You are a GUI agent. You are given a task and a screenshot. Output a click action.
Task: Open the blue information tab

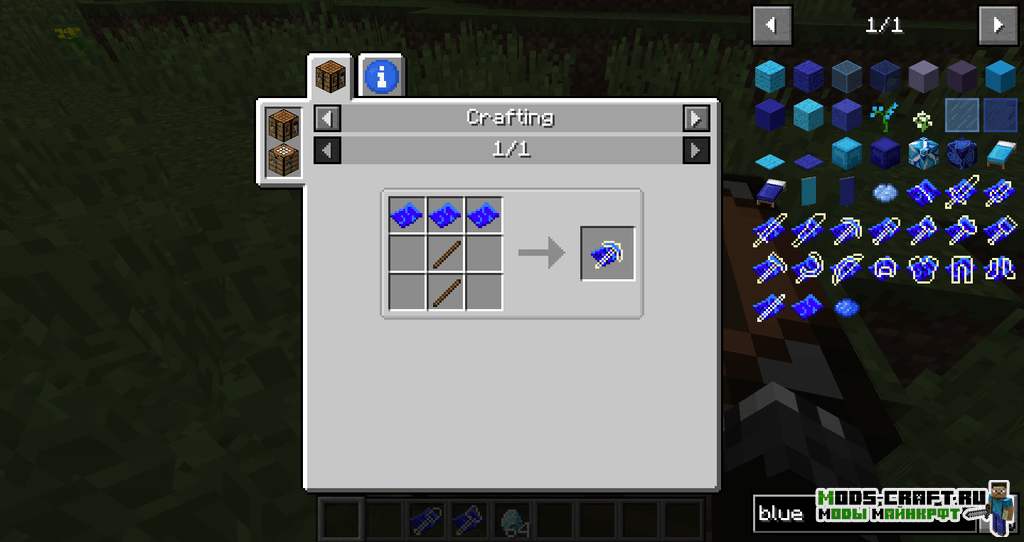click(x=382, y=76)
